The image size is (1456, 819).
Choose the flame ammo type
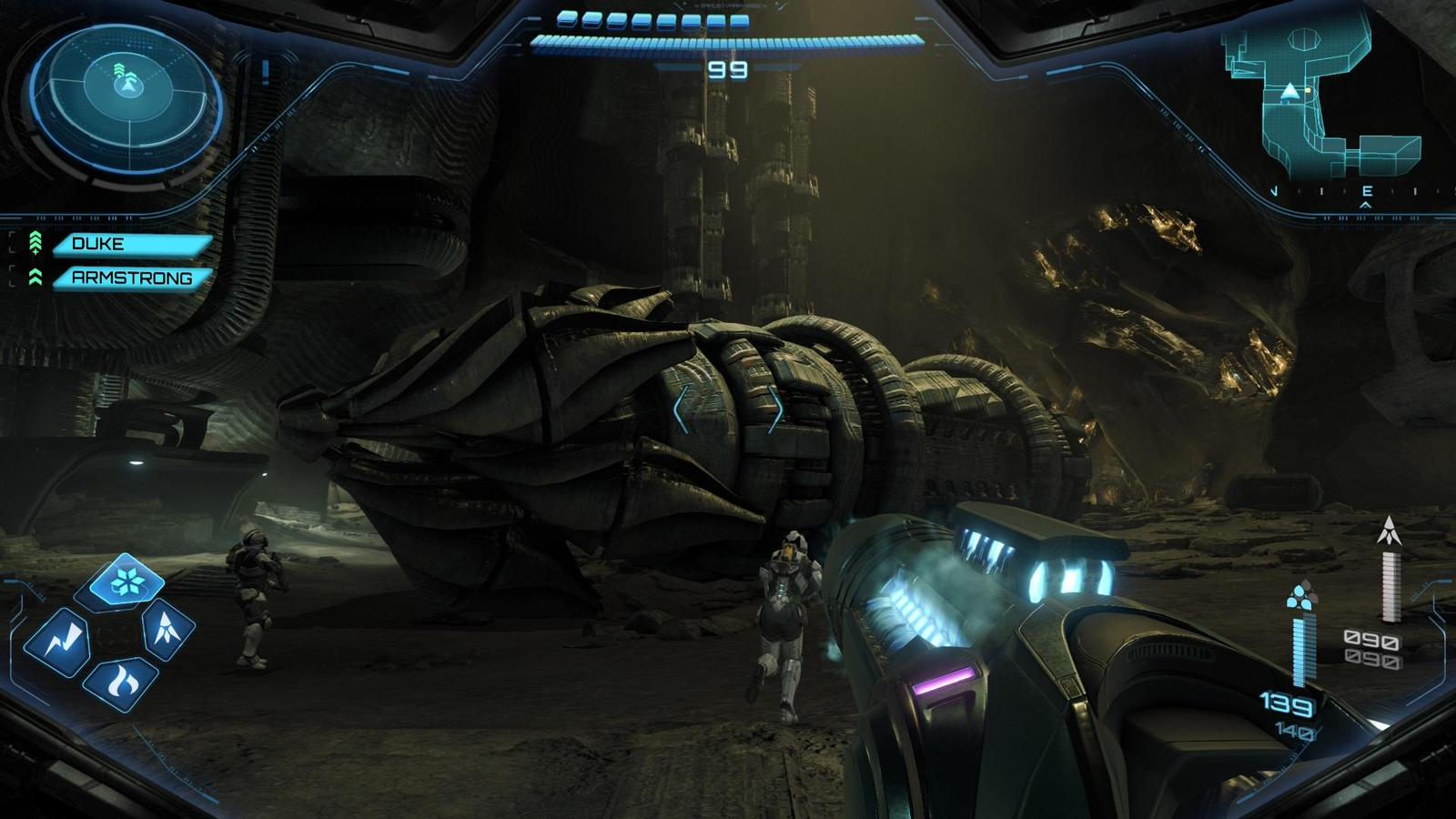[122, 682]
